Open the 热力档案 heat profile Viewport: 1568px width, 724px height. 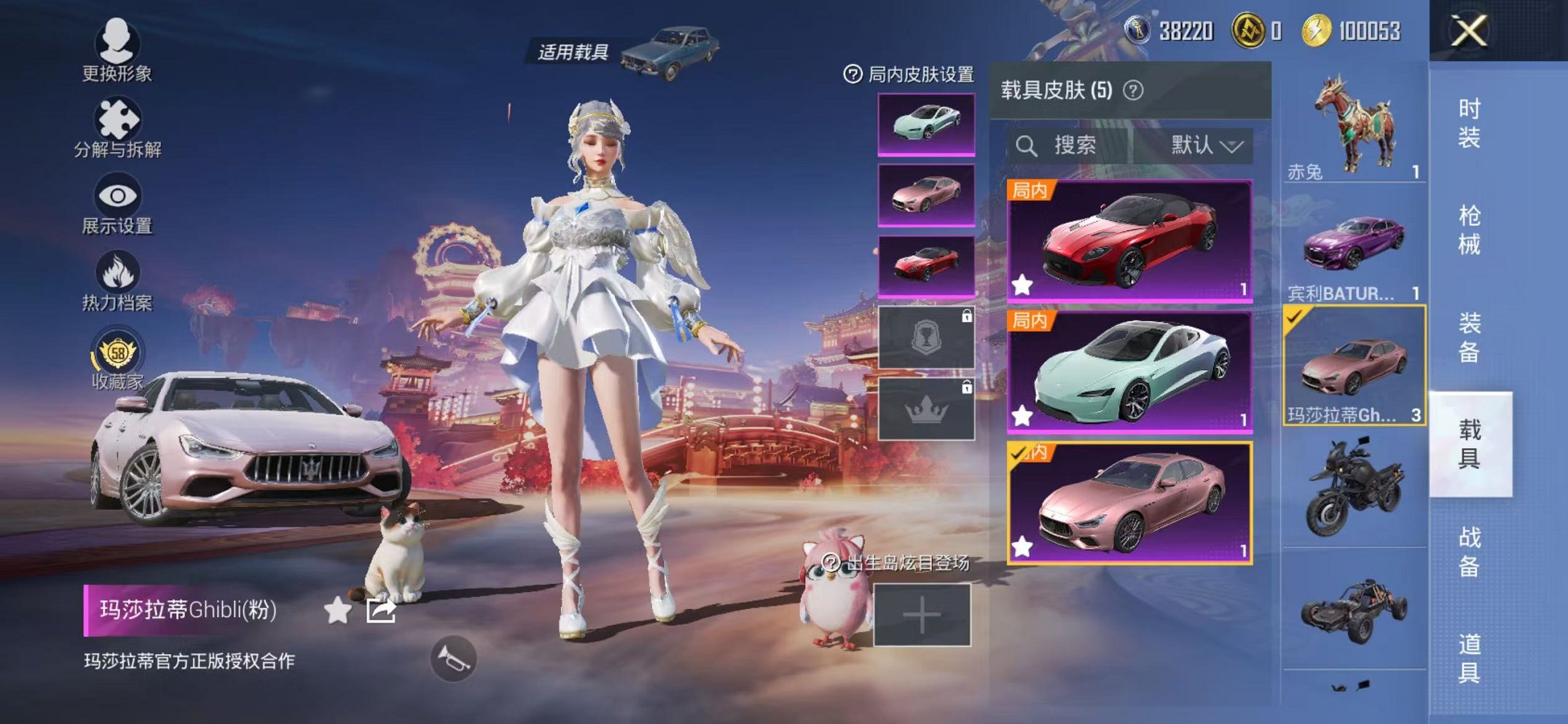117,277
